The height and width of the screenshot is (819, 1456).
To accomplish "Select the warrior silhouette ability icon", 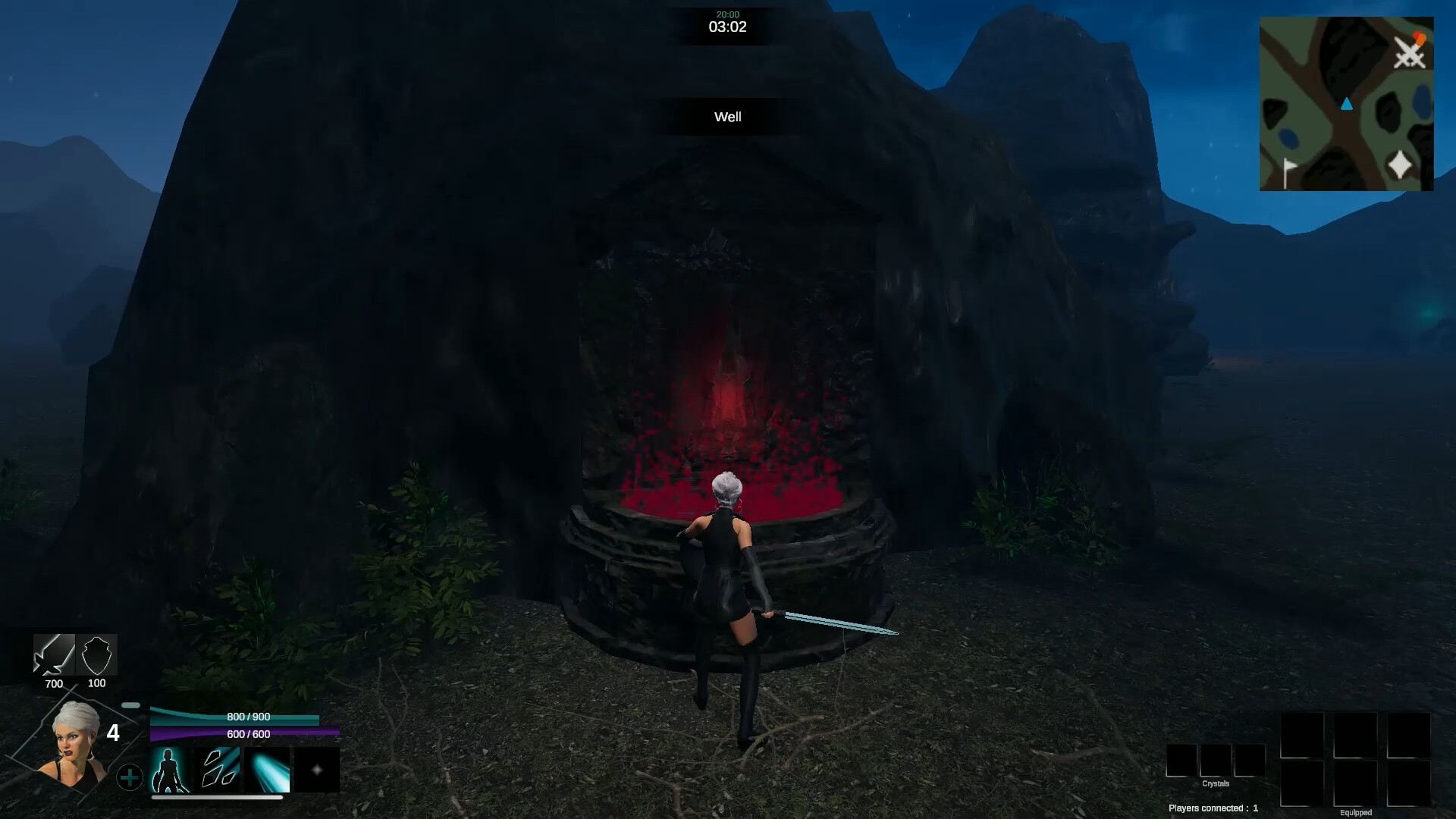I will click(x=170, y=770).
